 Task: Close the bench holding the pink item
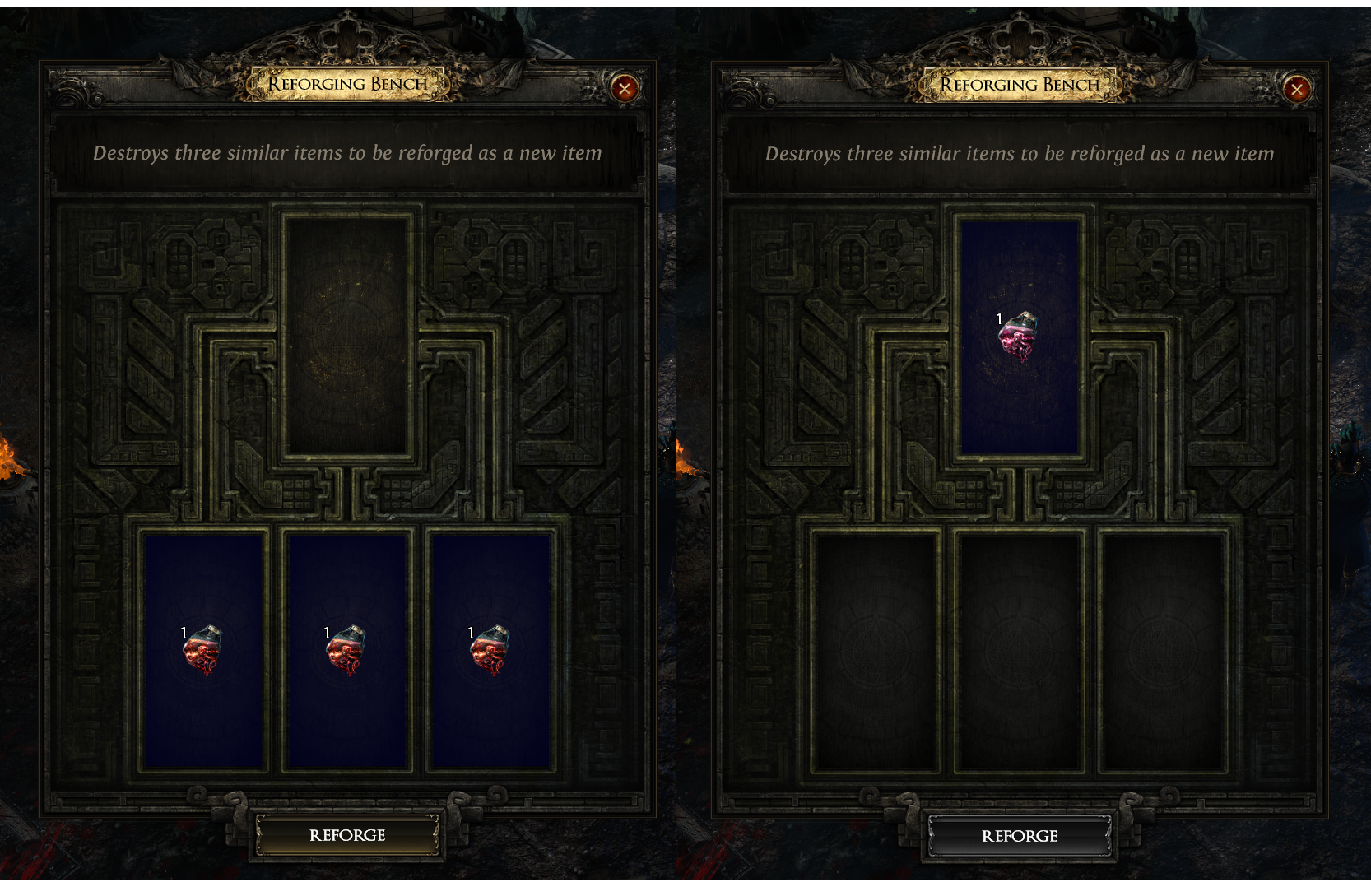[1297, 89]
